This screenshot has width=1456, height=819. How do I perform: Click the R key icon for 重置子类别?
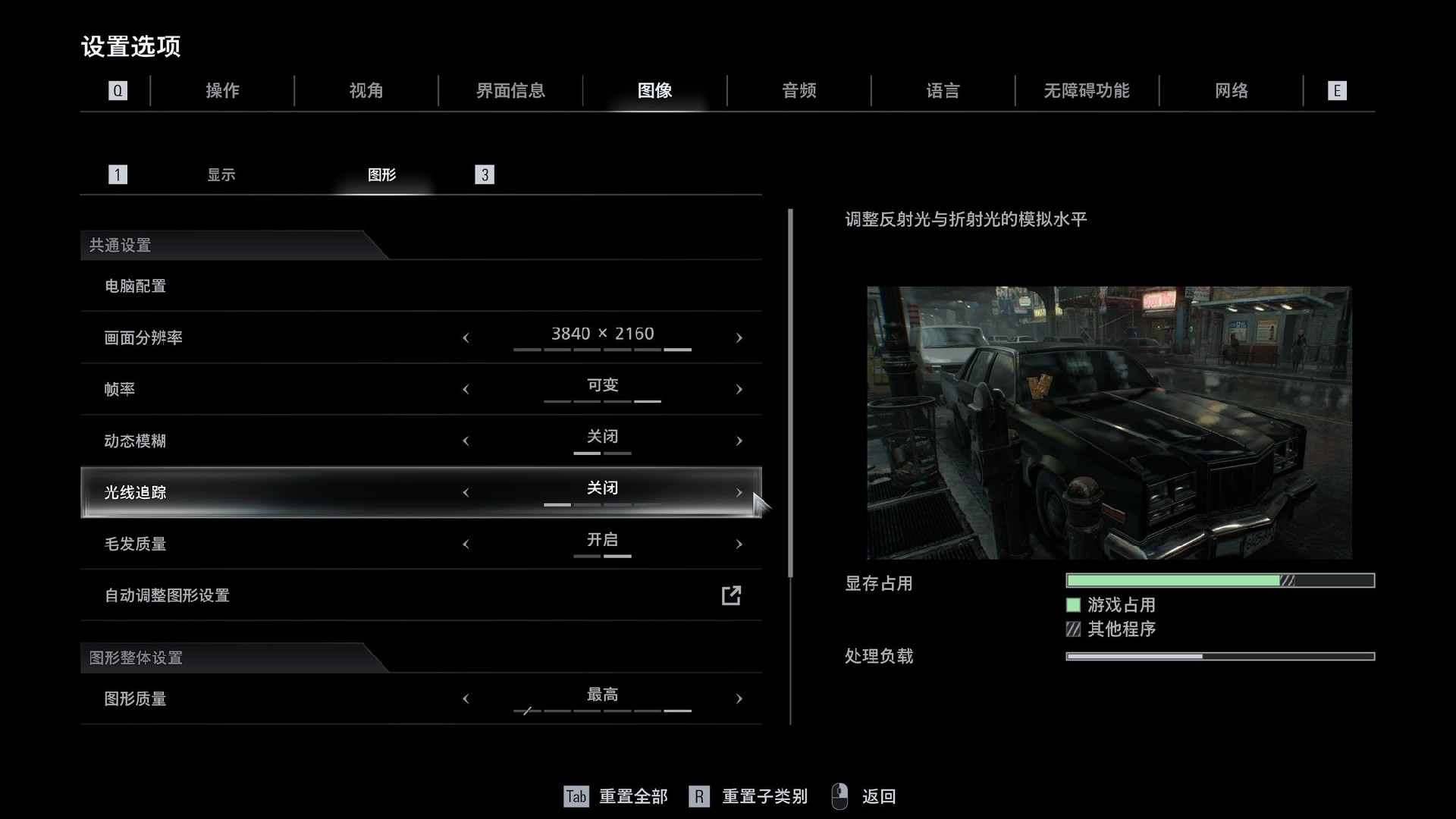pyautogui.click(x=698, y=797)
